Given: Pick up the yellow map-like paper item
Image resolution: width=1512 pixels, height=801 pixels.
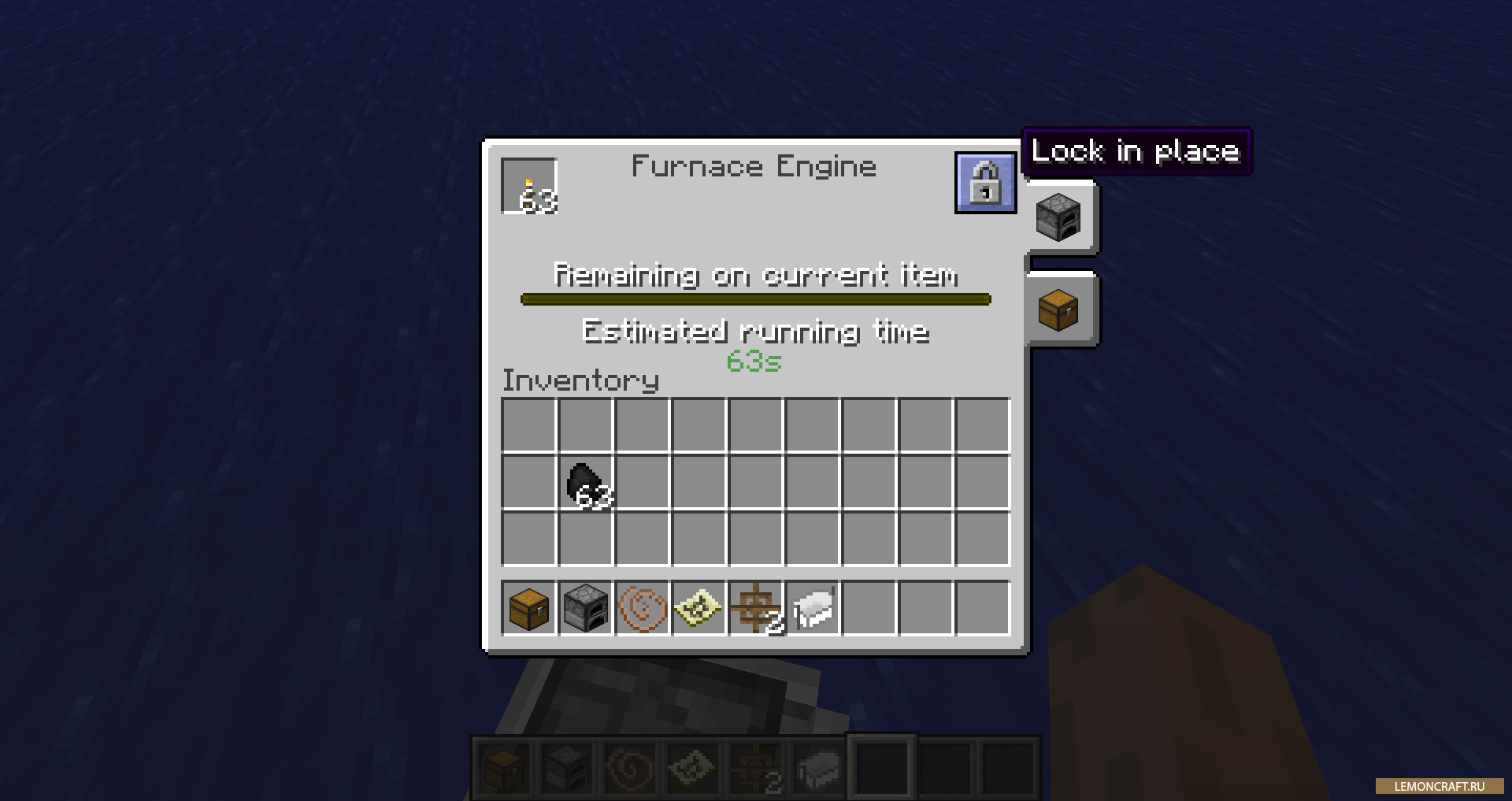Looking at the screenshot, I should 699,608.
